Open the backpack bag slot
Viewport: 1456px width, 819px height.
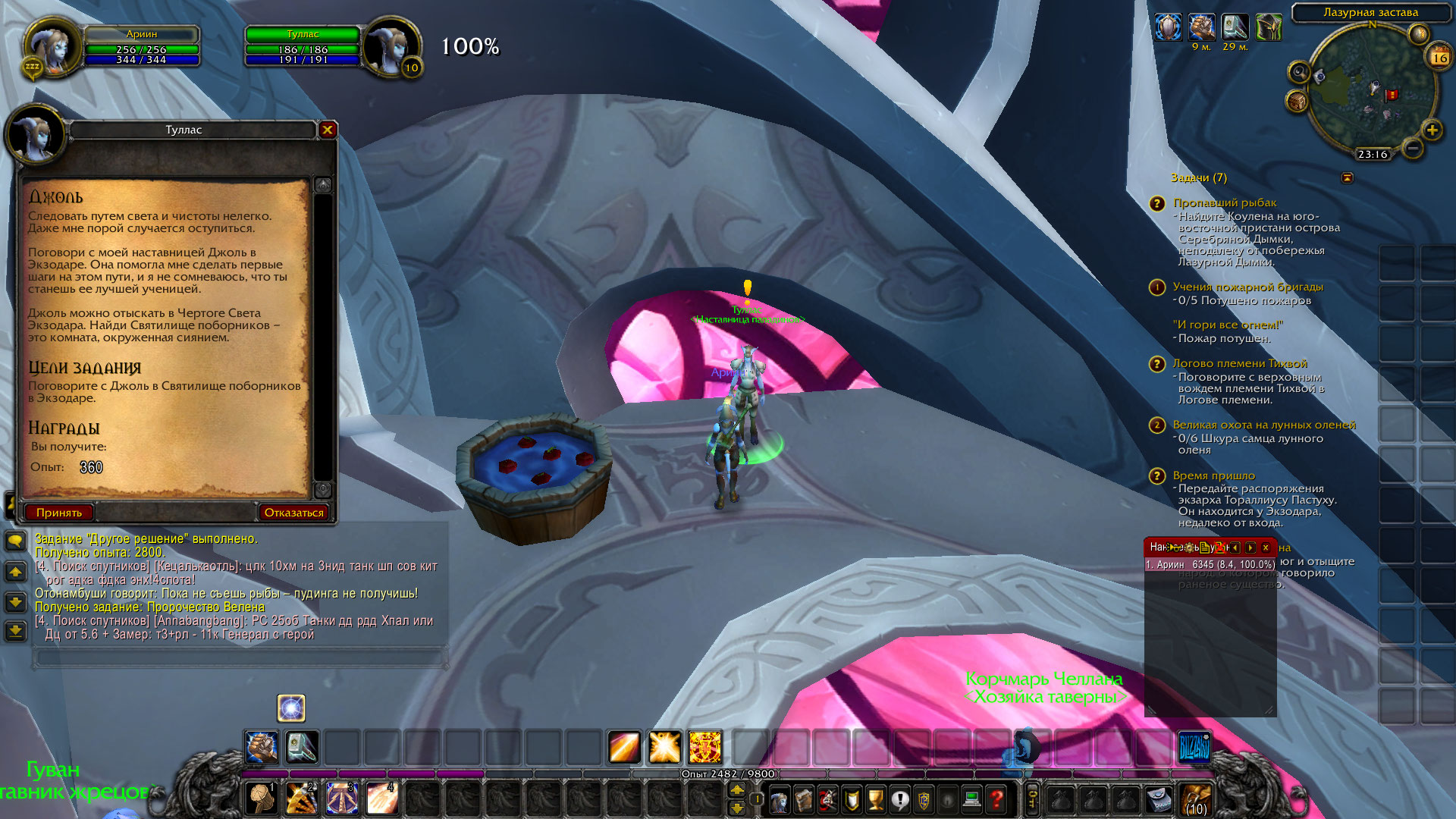click(x=1196, y=799)
